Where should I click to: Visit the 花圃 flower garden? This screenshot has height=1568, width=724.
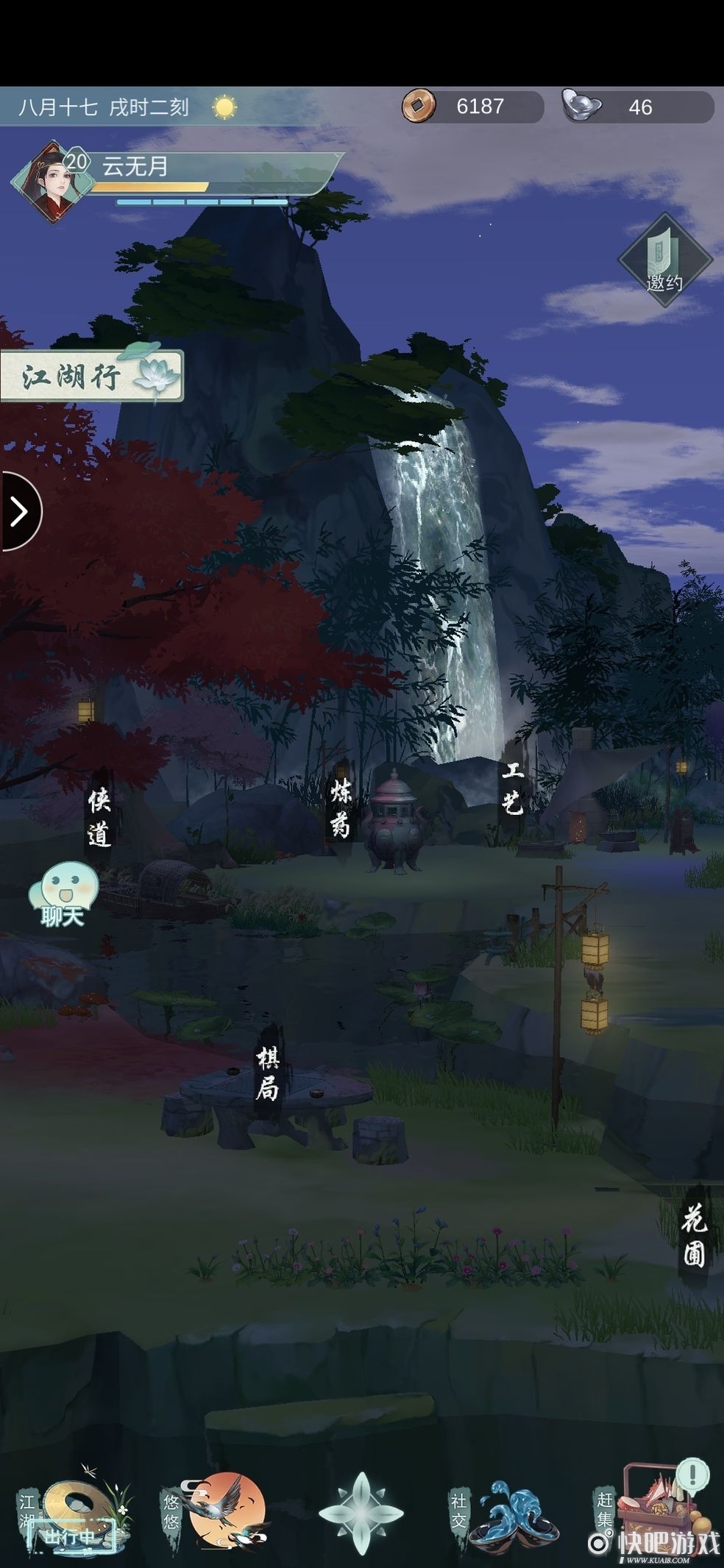point(694,1236)
